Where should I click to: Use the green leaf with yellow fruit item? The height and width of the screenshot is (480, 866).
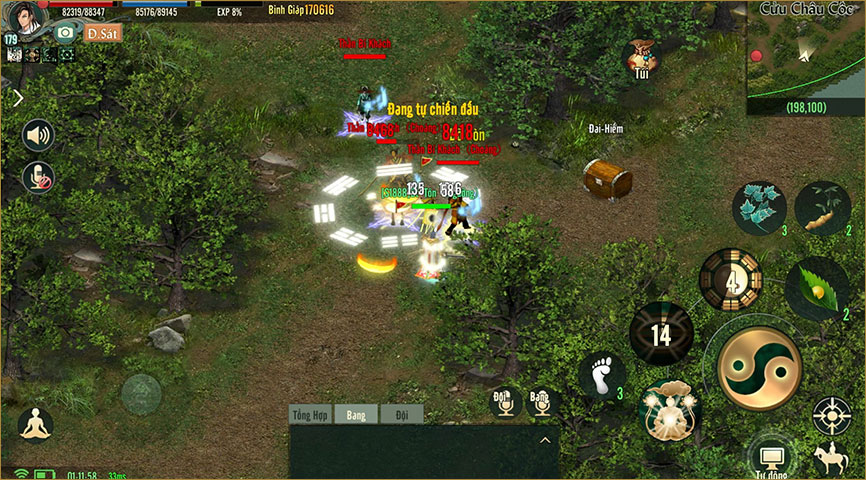tap(816, 288)
